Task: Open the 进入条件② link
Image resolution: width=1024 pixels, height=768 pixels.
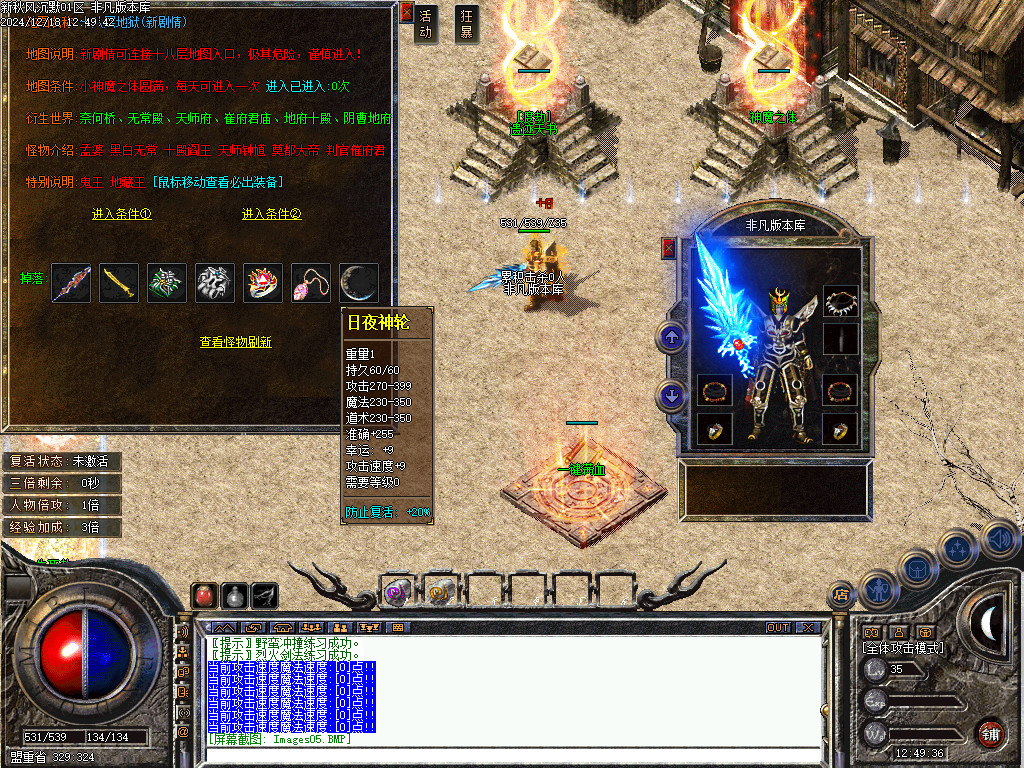Action: [x=271, y=214]
